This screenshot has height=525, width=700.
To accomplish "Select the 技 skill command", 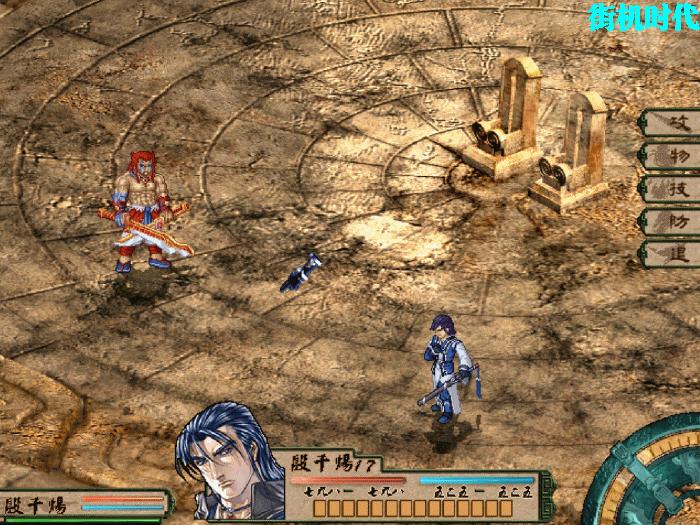I will click(668, 187).
